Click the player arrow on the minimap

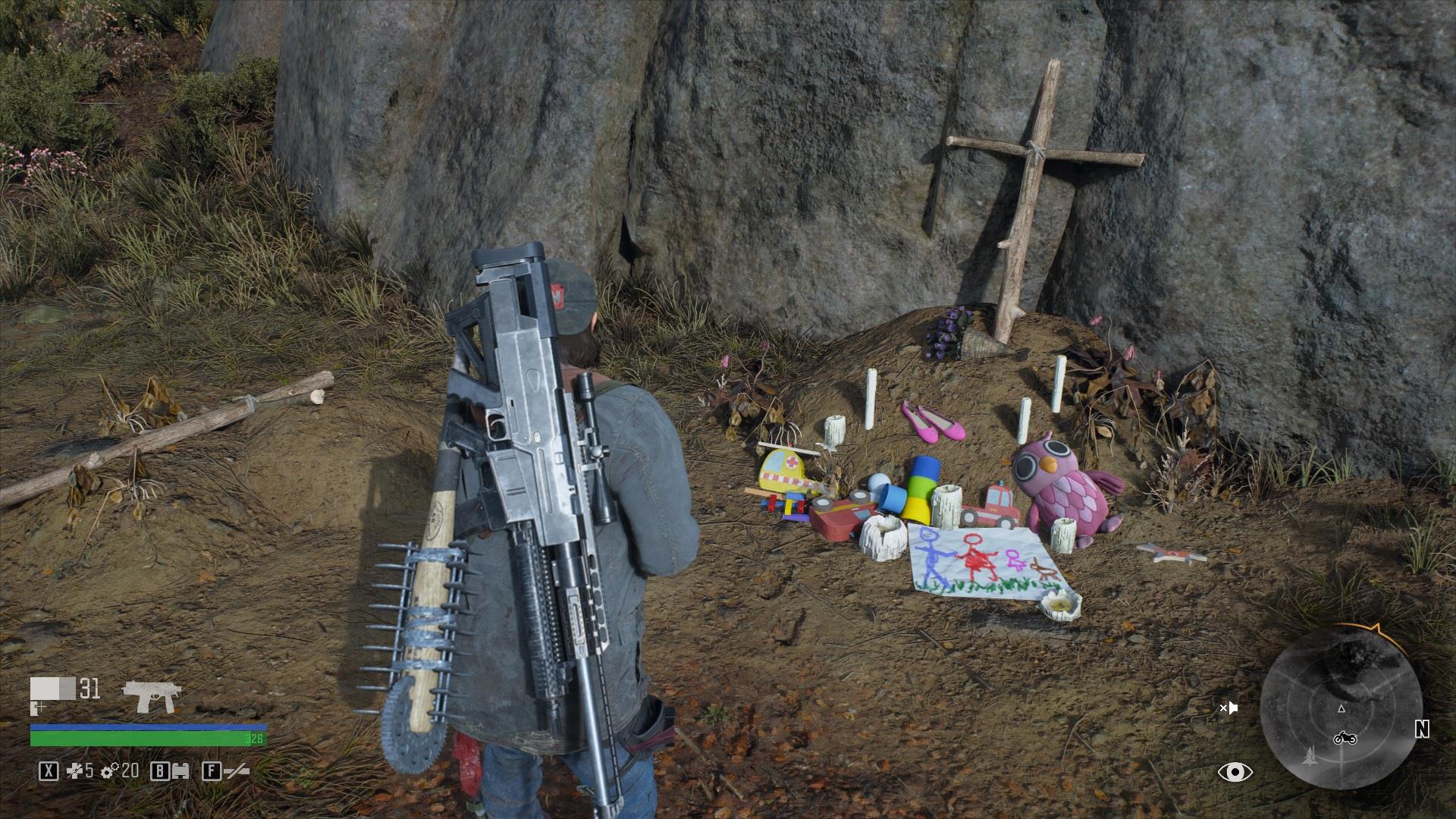pyautogui.click(x=1341, y=708)
